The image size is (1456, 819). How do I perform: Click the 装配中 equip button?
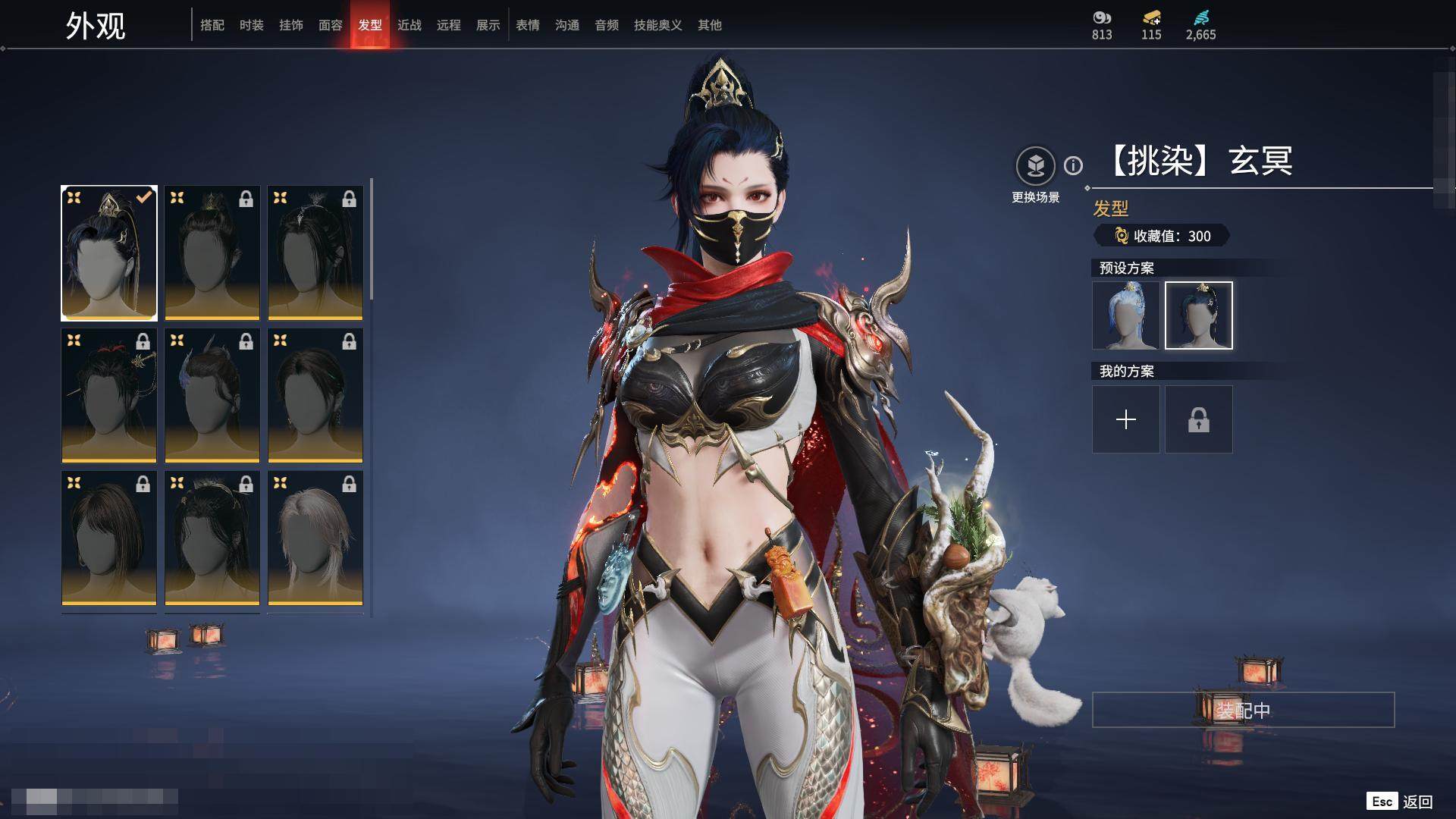(x=1243, y=710)
